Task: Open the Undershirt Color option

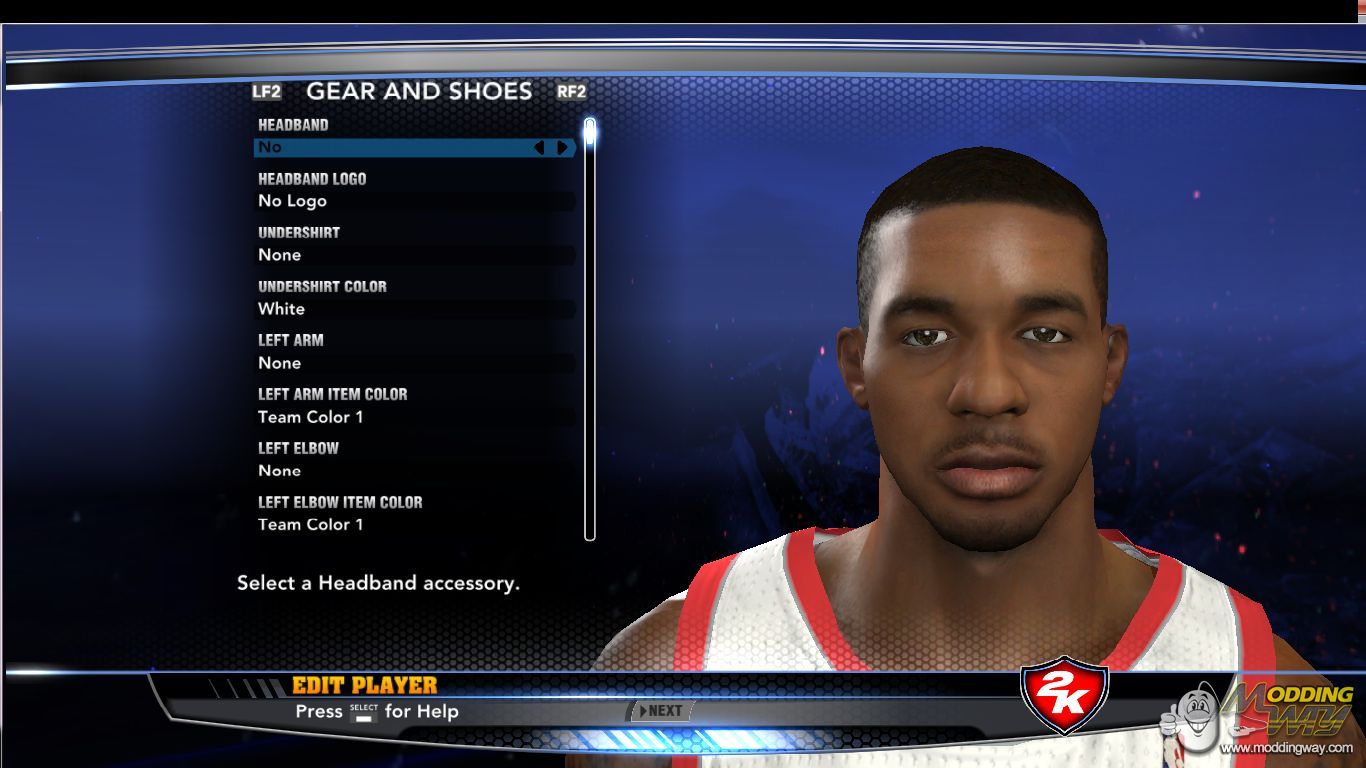Action: tap(414, 309)
